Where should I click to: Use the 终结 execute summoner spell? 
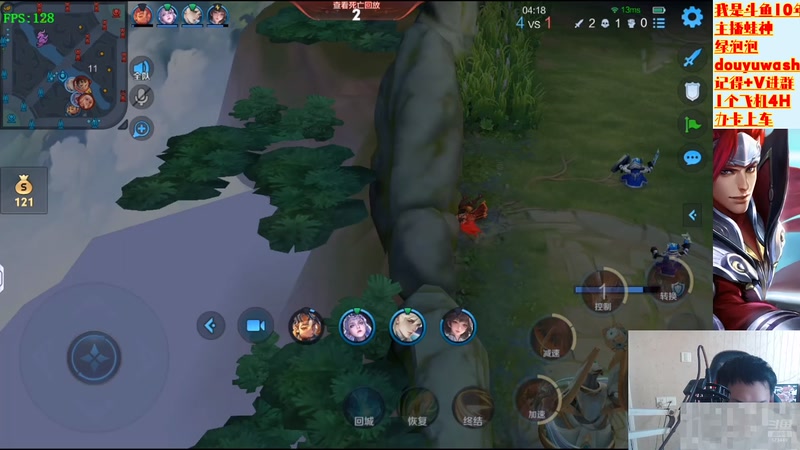(472, 407)
